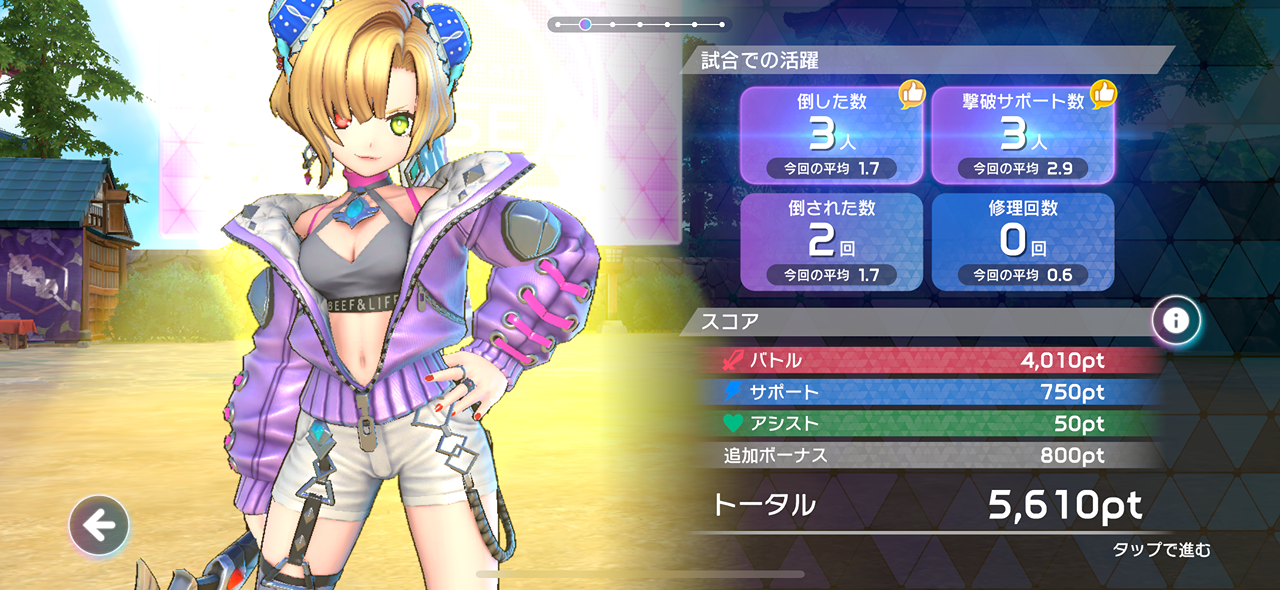
Task: Select the 倒された数 stat panel
Action: (831, 241)
